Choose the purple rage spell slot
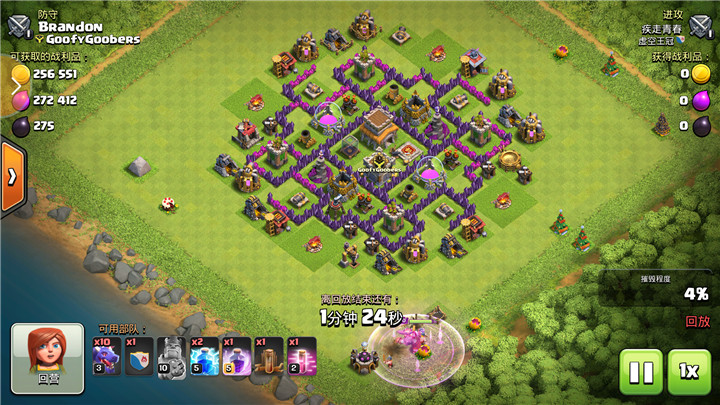Screen dimensions: 720x405 tap(236, 357)
